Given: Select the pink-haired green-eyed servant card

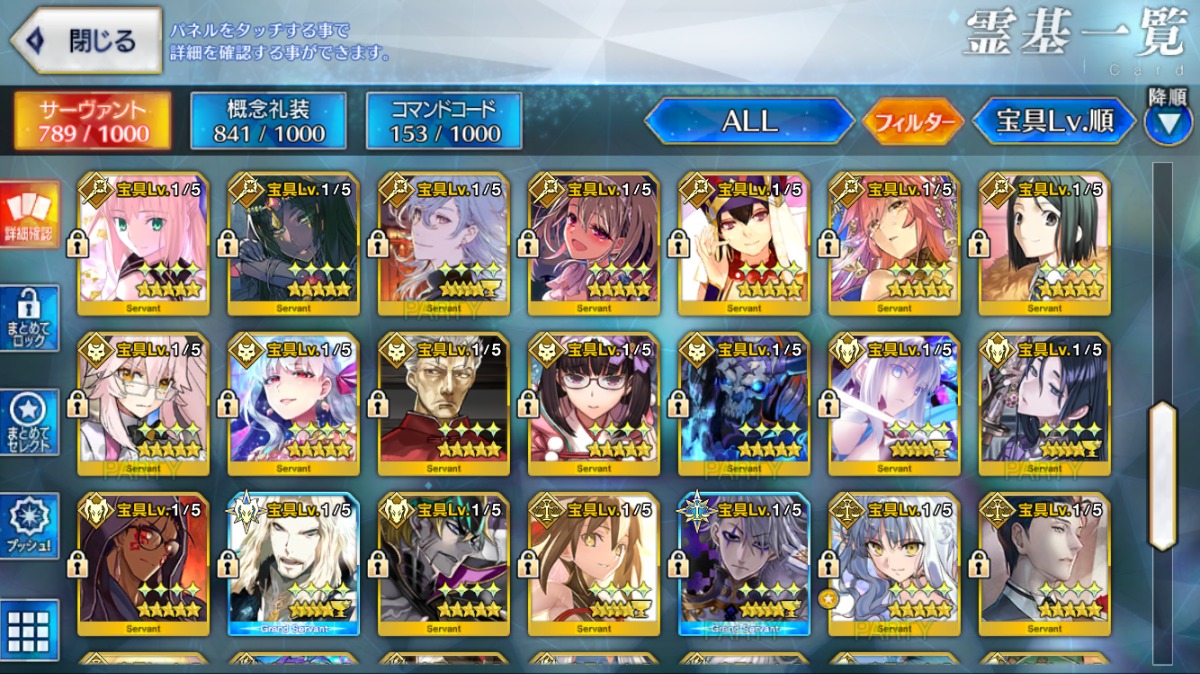Looking at the screenshot, I should pyautogui.click(x=143, y=243).
